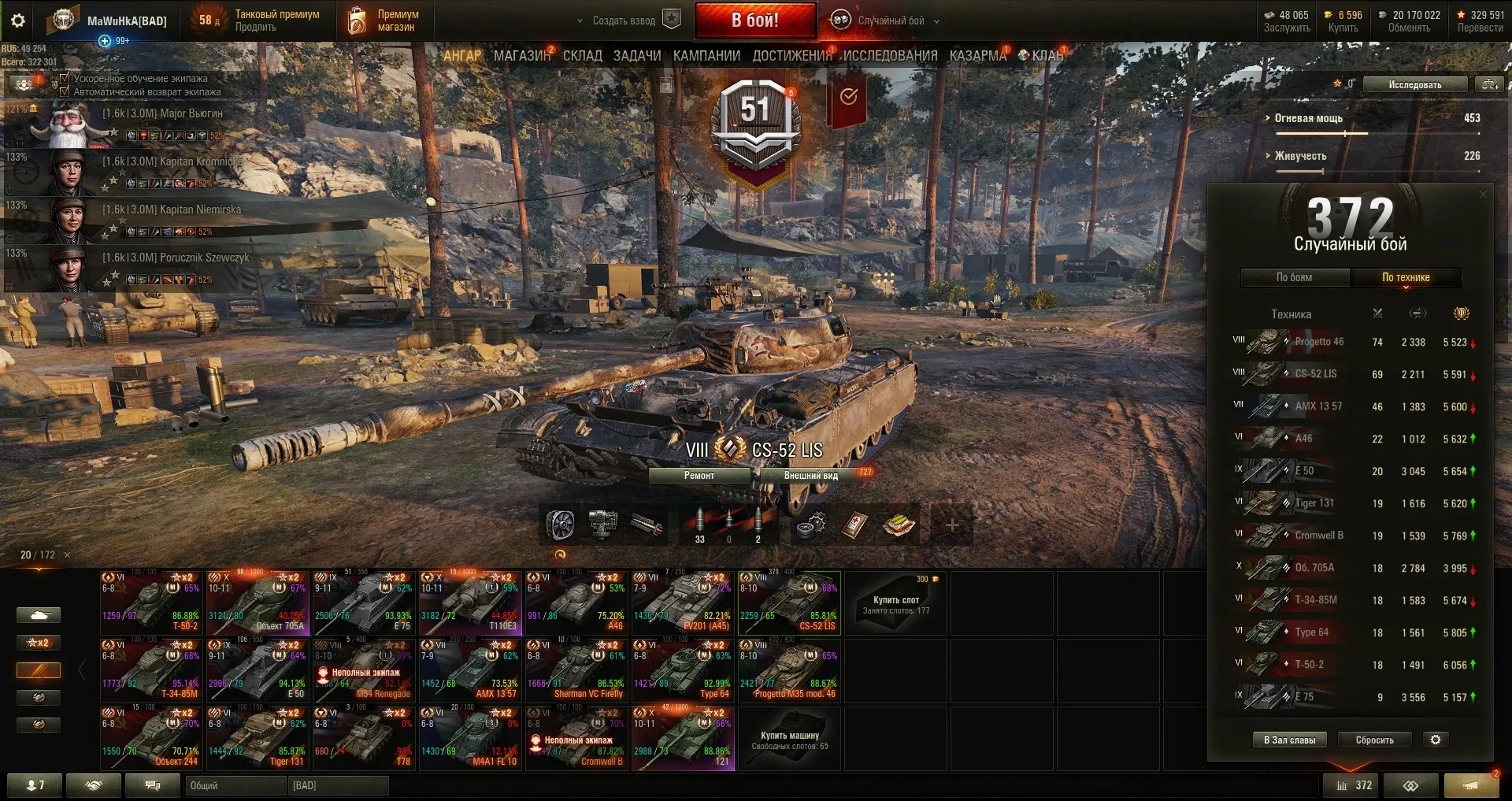Click the В Зал славы button
This screenshot has height=801, width=1512.
pyautogui.click(x=1289, y=740)
